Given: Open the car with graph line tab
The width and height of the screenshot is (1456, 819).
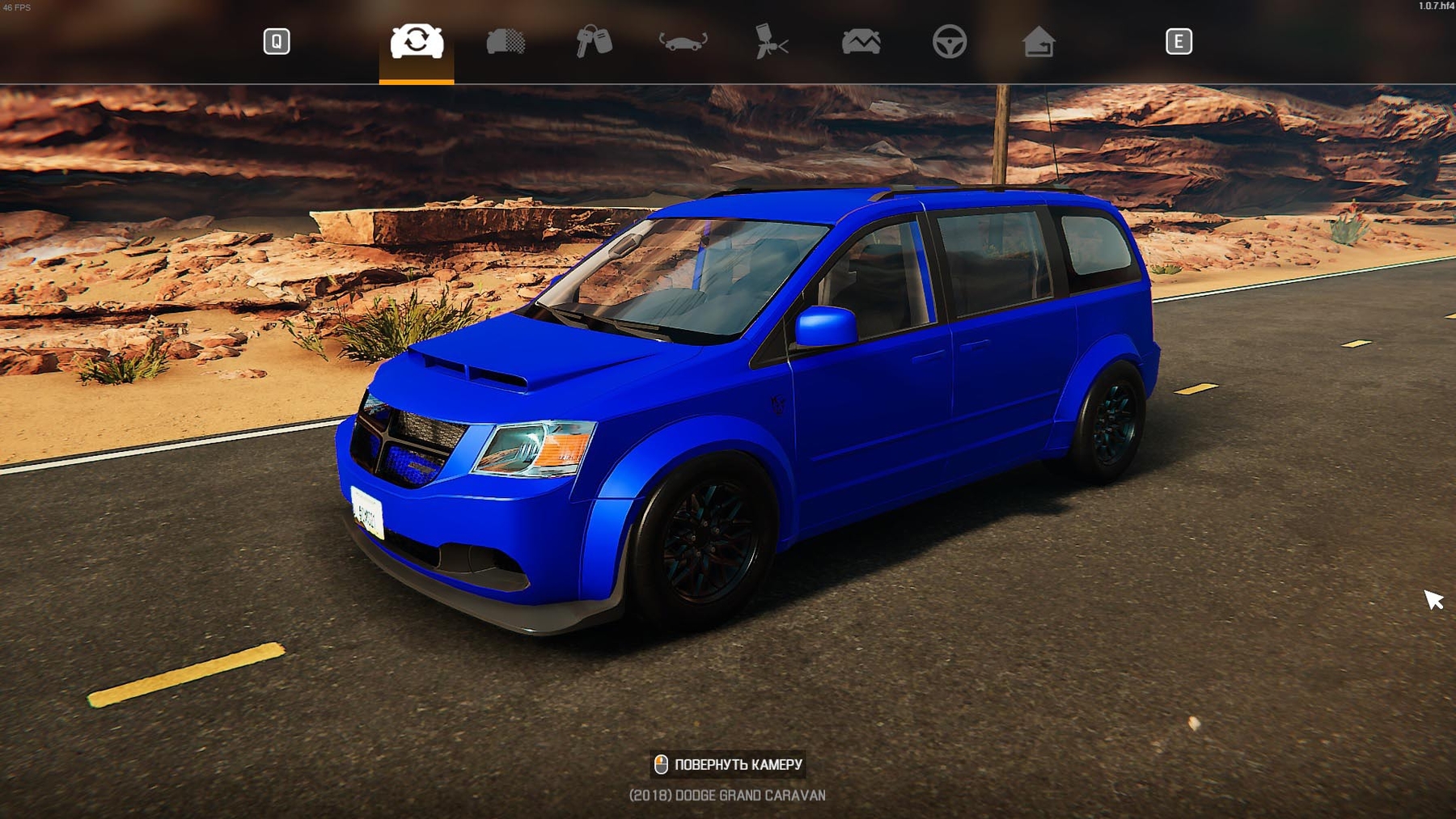Looking at the screenshot, I should 861,41.
